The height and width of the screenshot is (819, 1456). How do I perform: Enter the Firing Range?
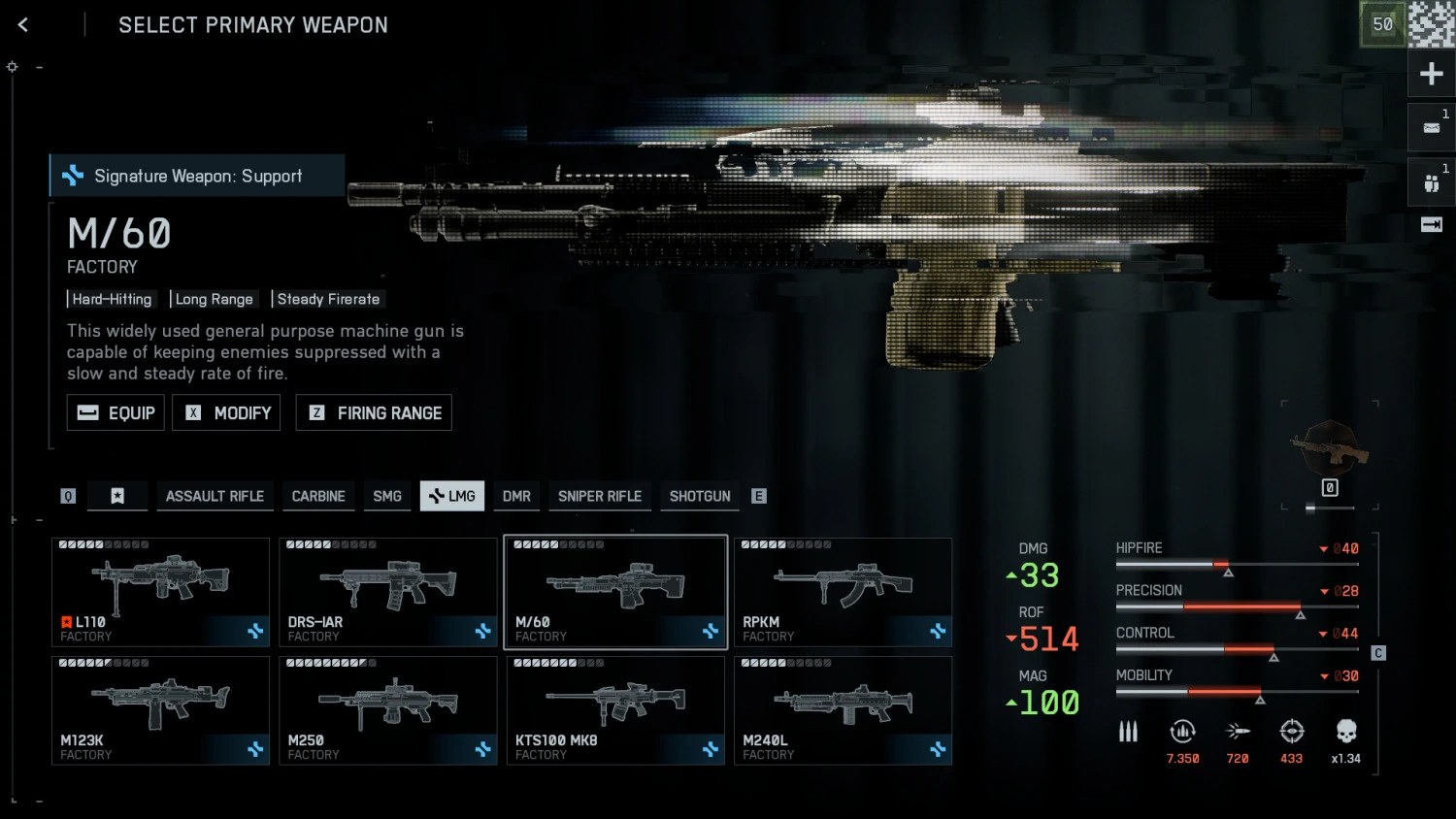(x=374, y=412)
